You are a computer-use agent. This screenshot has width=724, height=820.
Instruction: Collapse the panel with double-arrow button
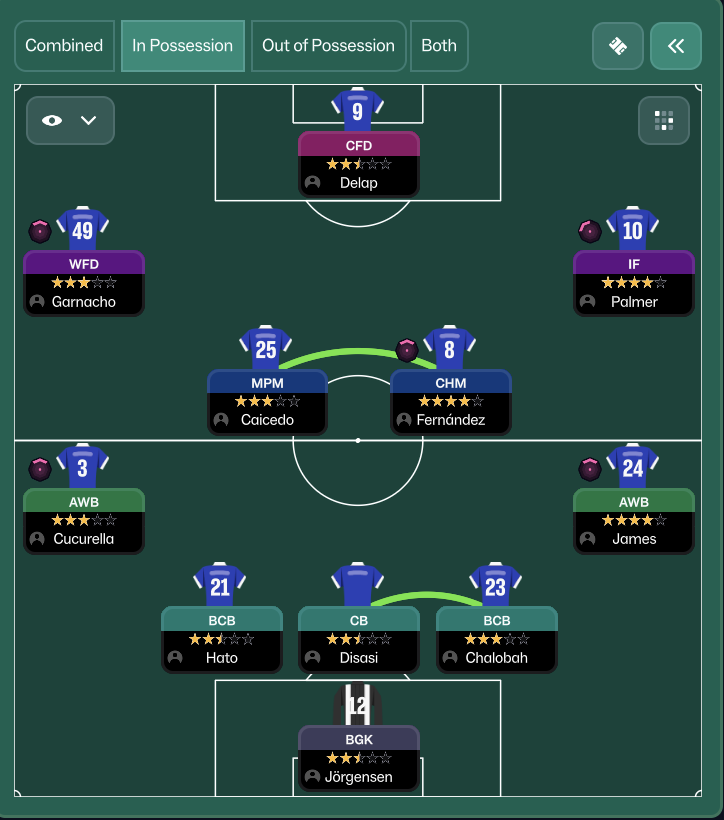coord(676,46)
